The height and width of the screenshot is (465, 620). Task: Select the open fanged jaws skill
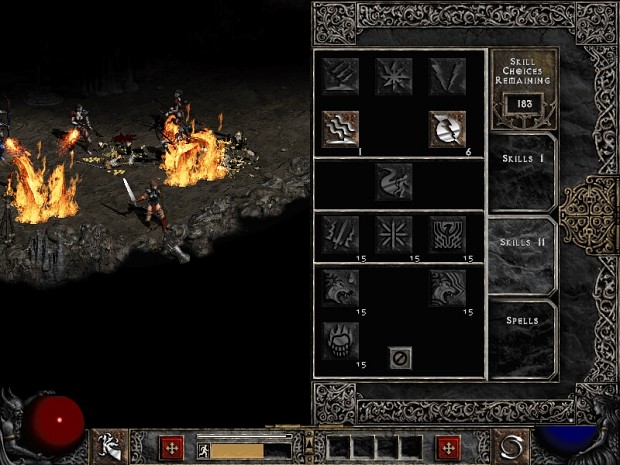pyautogui.click(x=340, y=340)
